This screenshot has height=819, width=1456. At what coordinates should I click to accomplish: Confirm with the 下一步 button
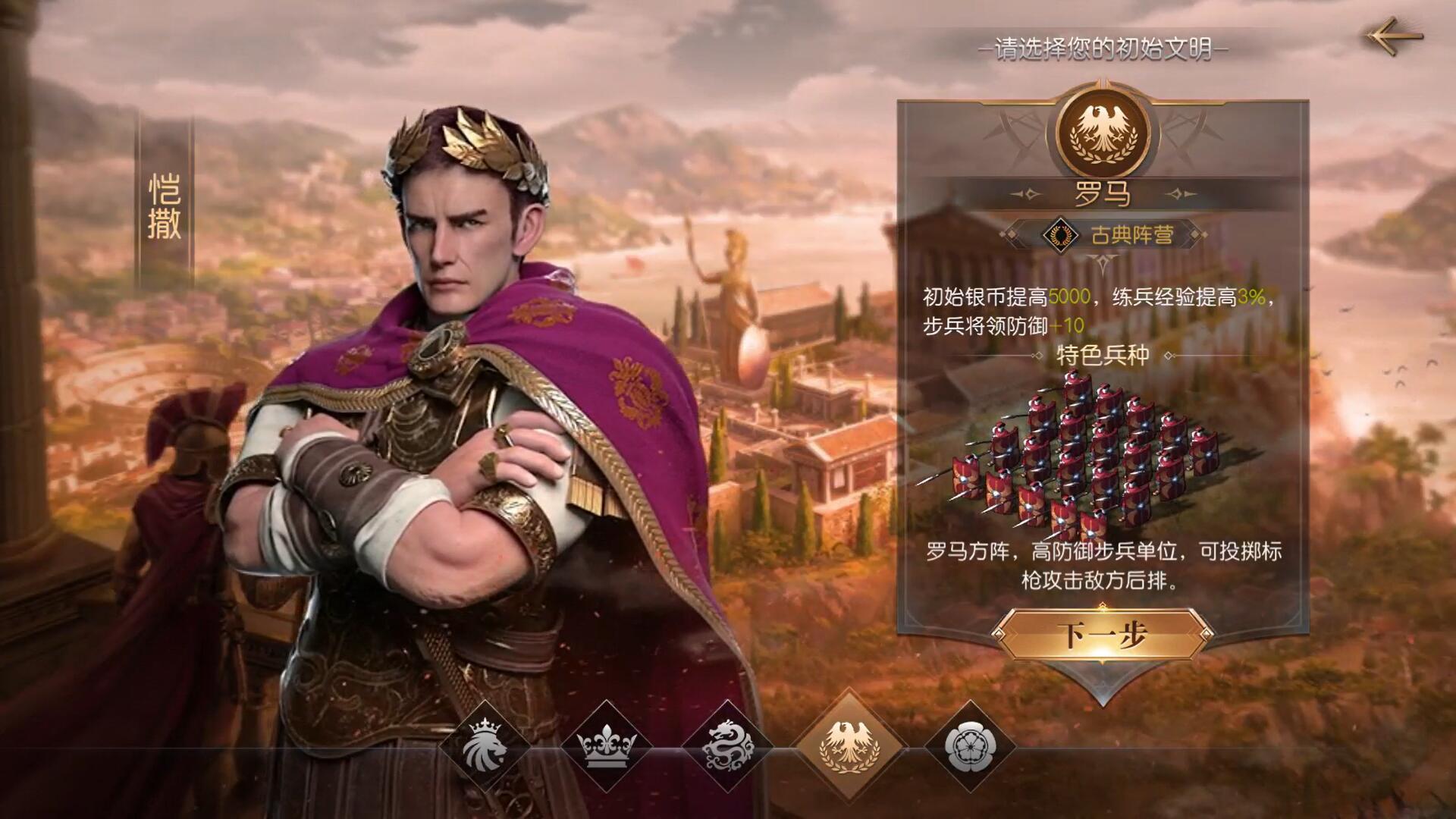pos(1102,634)
